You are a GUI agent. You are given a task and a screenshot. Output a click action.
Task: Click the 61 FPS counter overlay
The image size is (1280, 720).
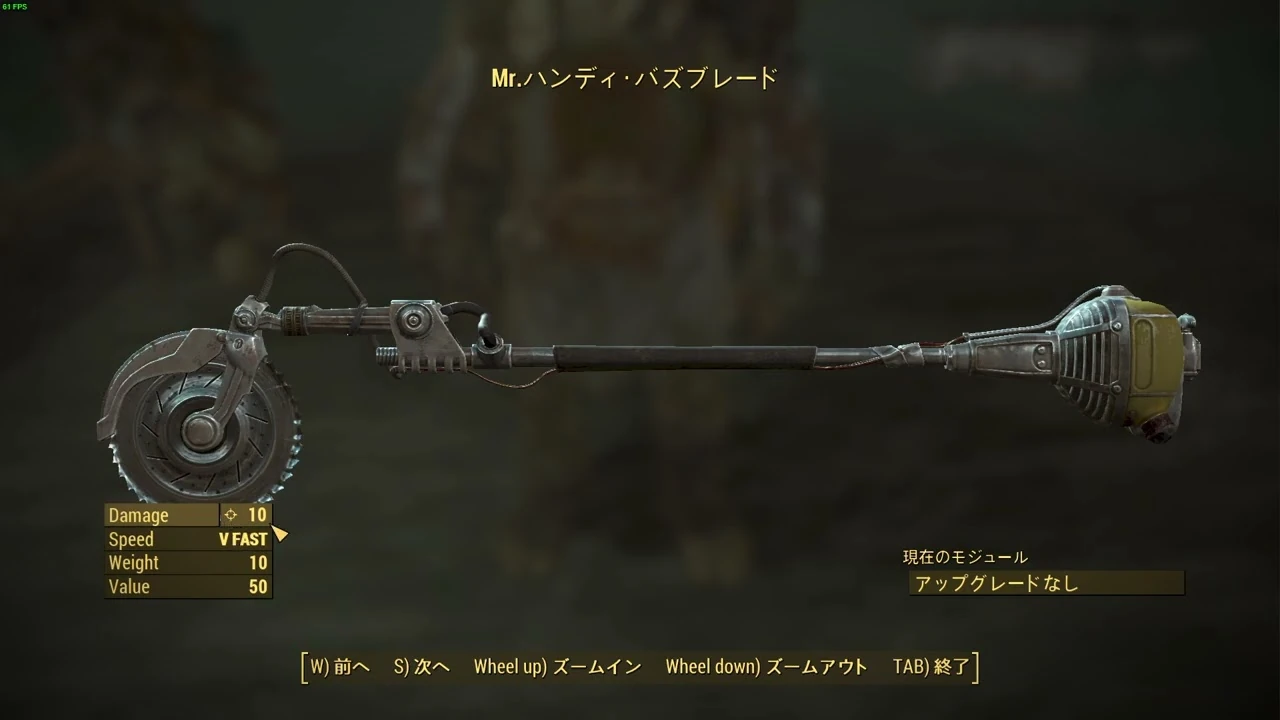(x=16, y=5)
